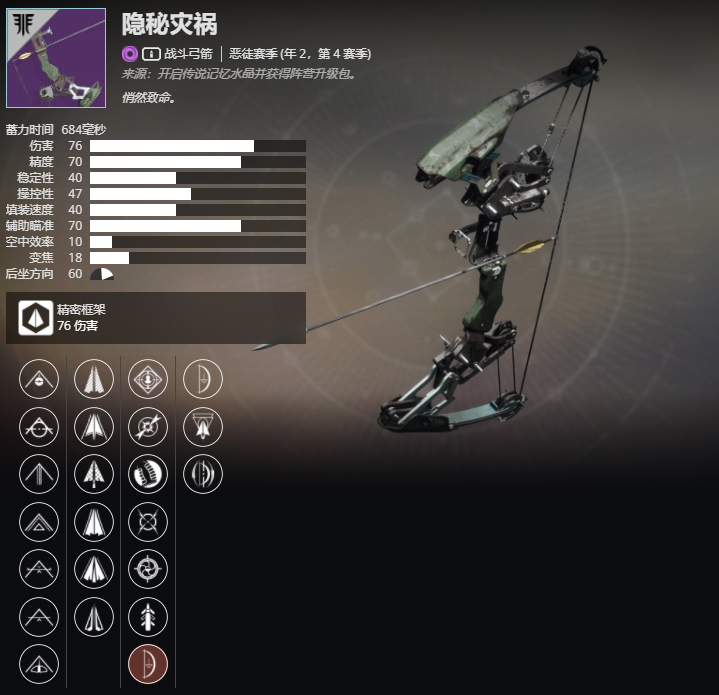Screen dimensions: 719x695
Task: Select the downward arrowhead under bar perk
Action: pyautogui.click(x=203, y=426)
